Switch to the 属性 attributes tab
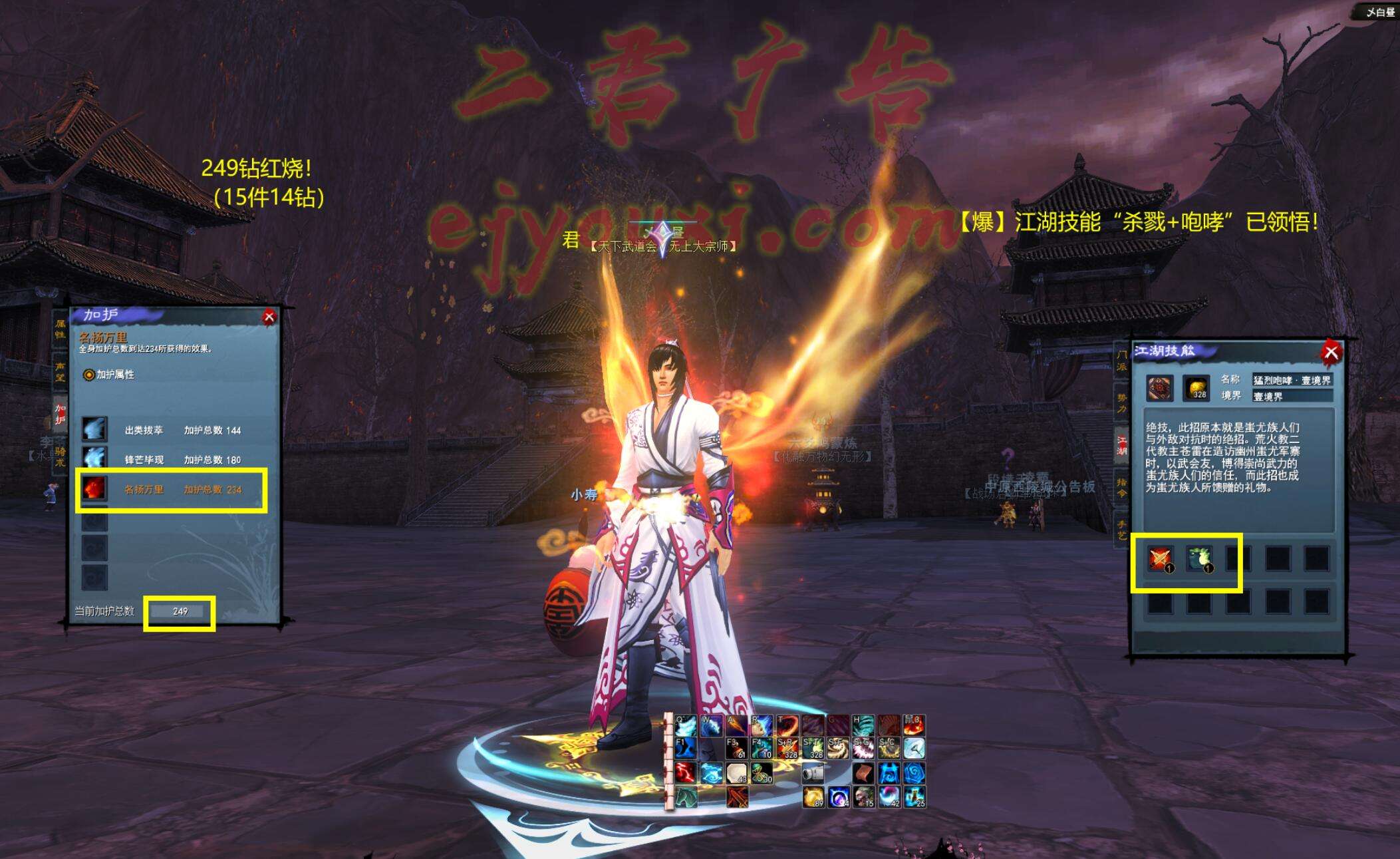The width and height of the screenshot is (1400, 859). click(61, 329)
